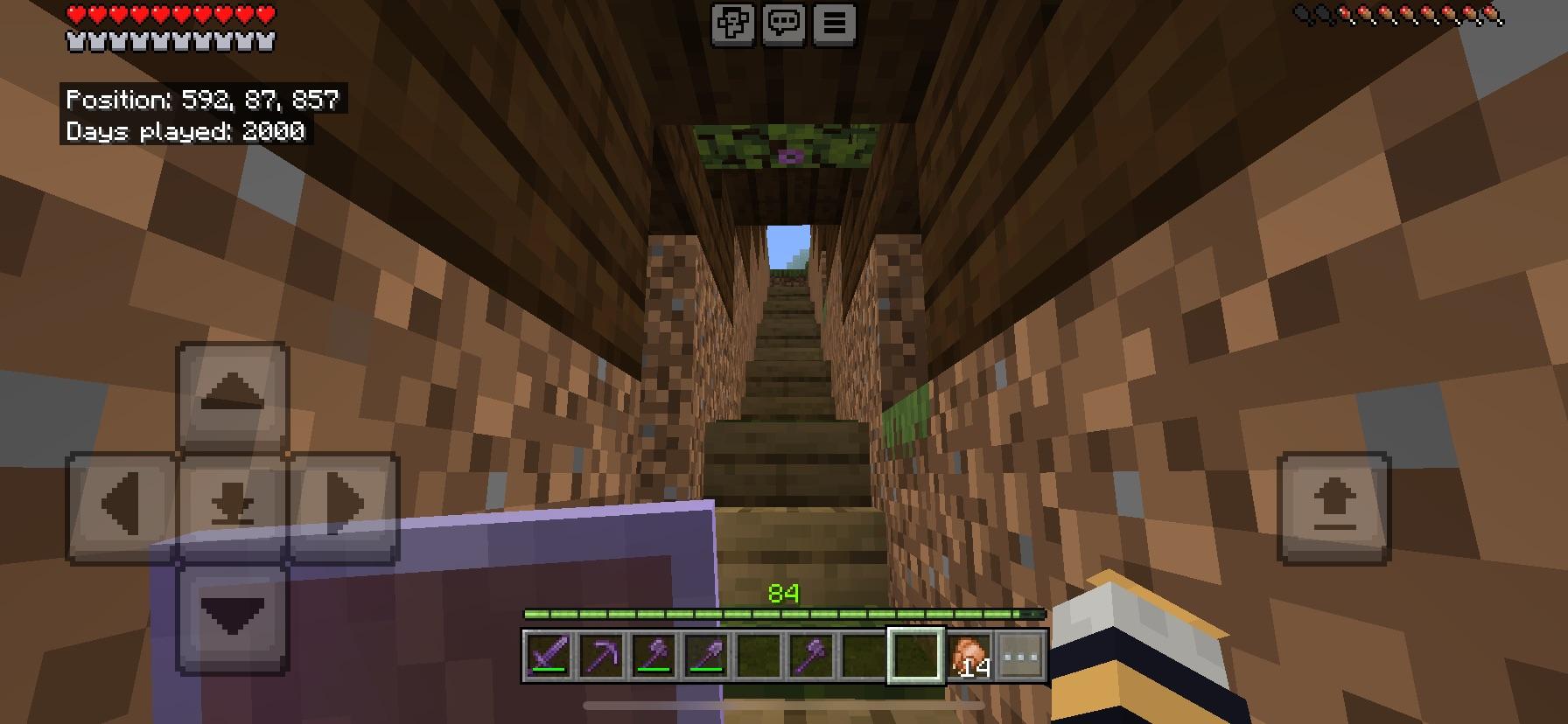Screen dimensions: 1568x724
Task: Open the pause menu
Action: pyautogui.click(x=833, y=26)
